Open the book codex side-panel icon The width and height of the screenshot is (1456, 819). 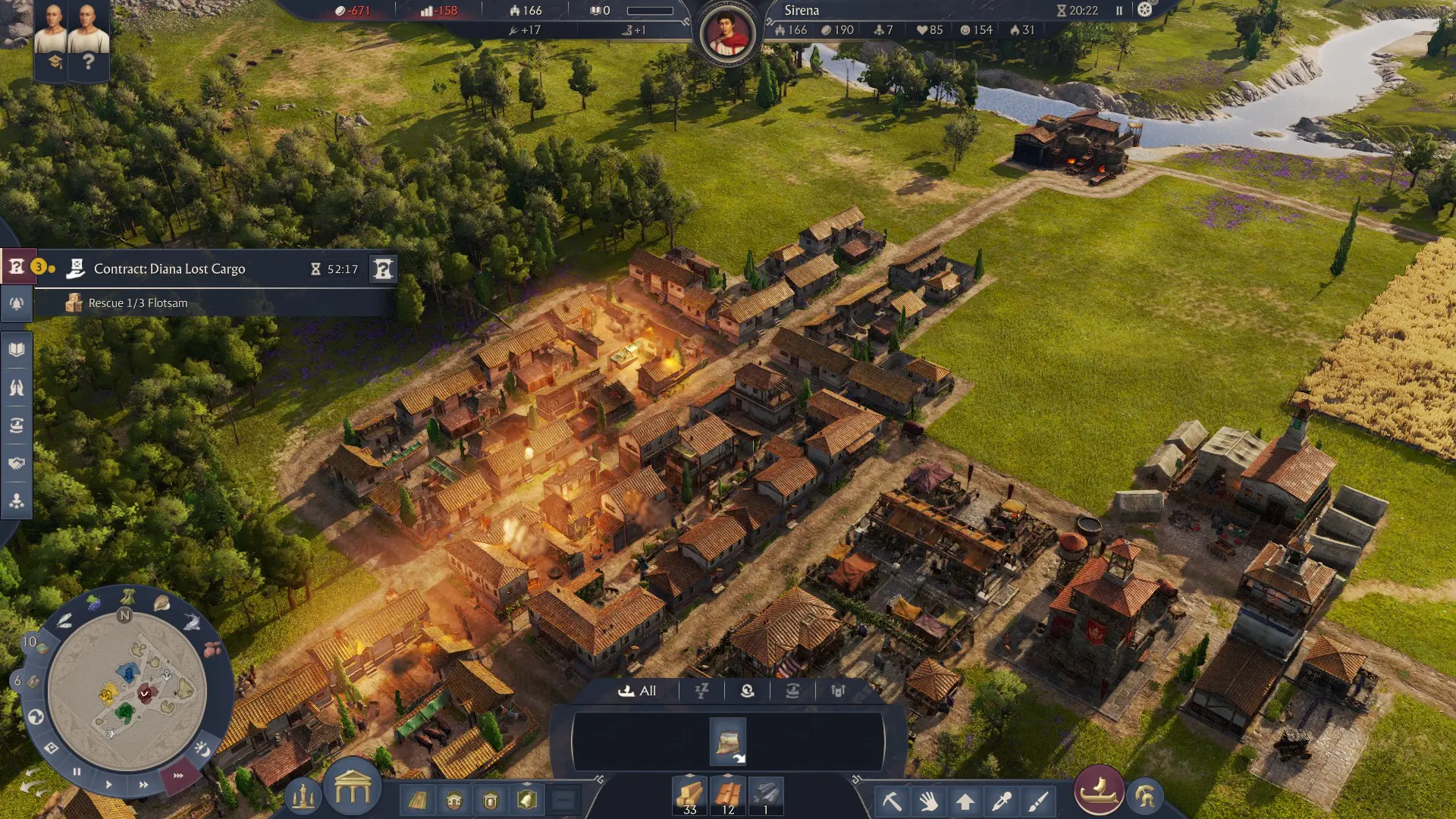(x=17, y=350)
